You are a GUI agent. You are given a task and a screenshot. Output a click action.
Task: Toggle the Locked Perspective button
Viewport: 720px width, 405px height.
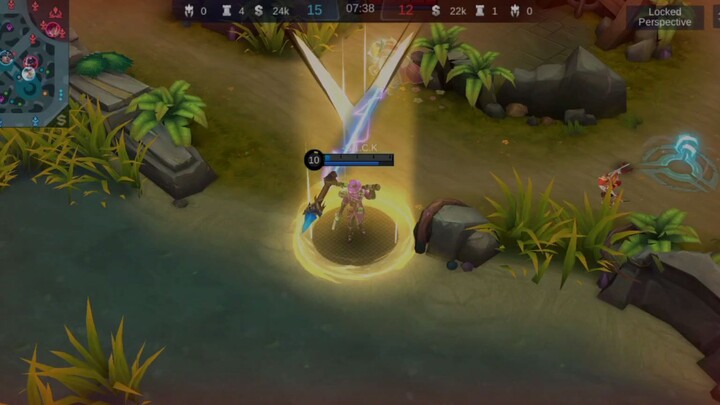[x=664, y=17]
